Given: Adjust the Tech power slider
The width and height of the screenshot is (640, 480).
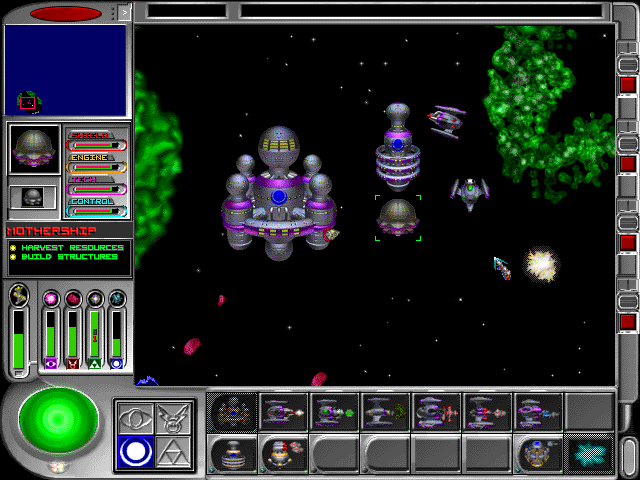Looking at the screenshot, I should pyautogui.click(x=97, y=189).
